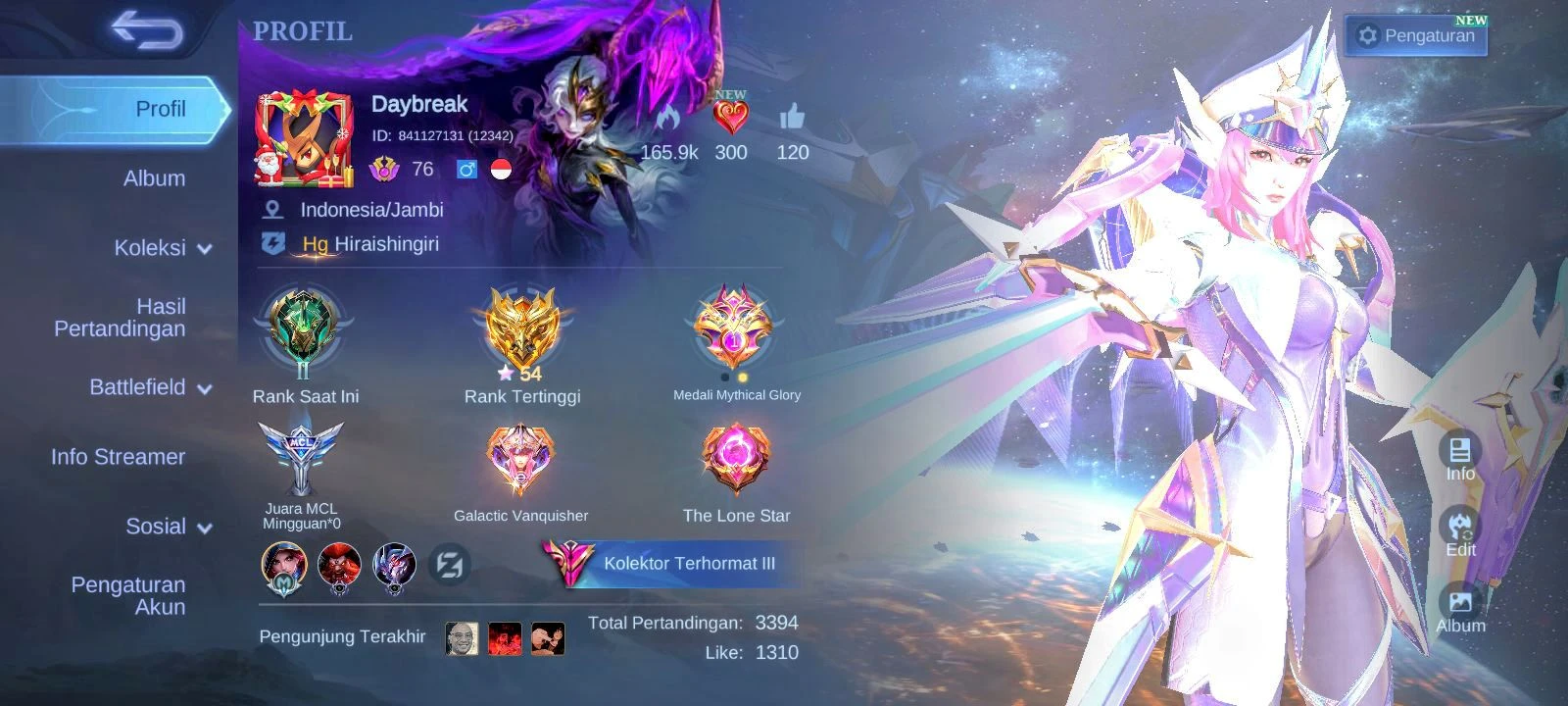The image size is (1568, 706).
Task: Go back using the return arrow
Action: click(x=147, y=30)
